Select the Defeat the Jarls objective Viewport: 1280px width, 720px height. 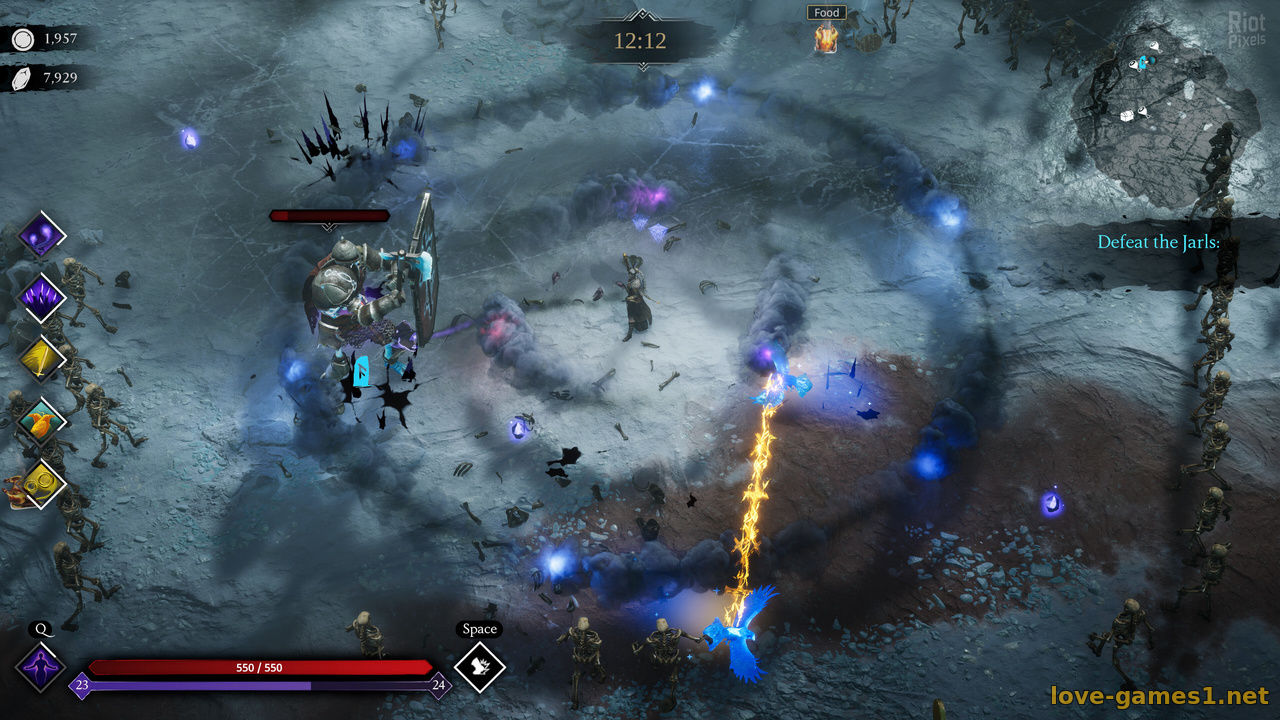[1158, 242]
